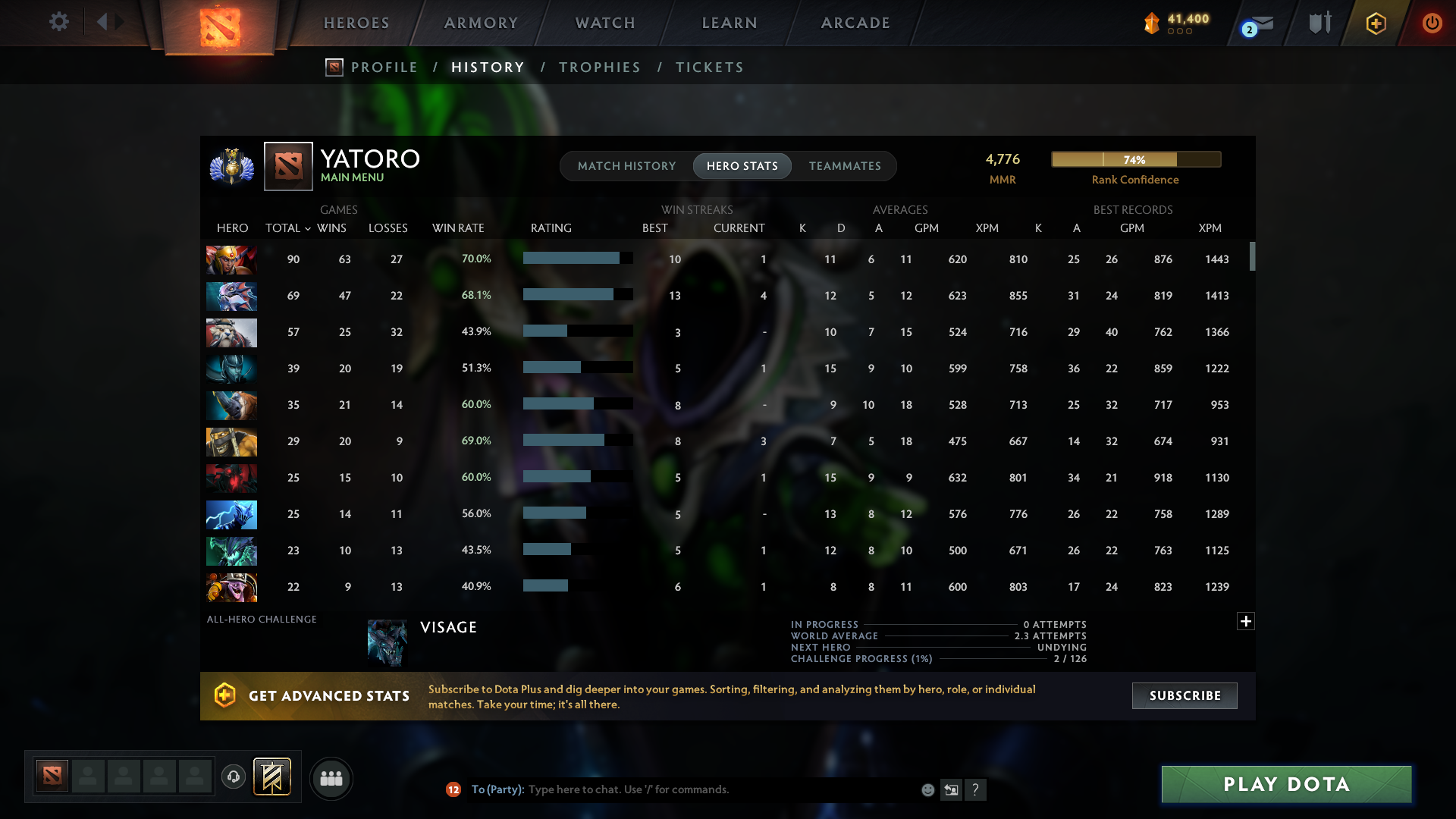Open settings via the gear icon

[x=59, y=22]
